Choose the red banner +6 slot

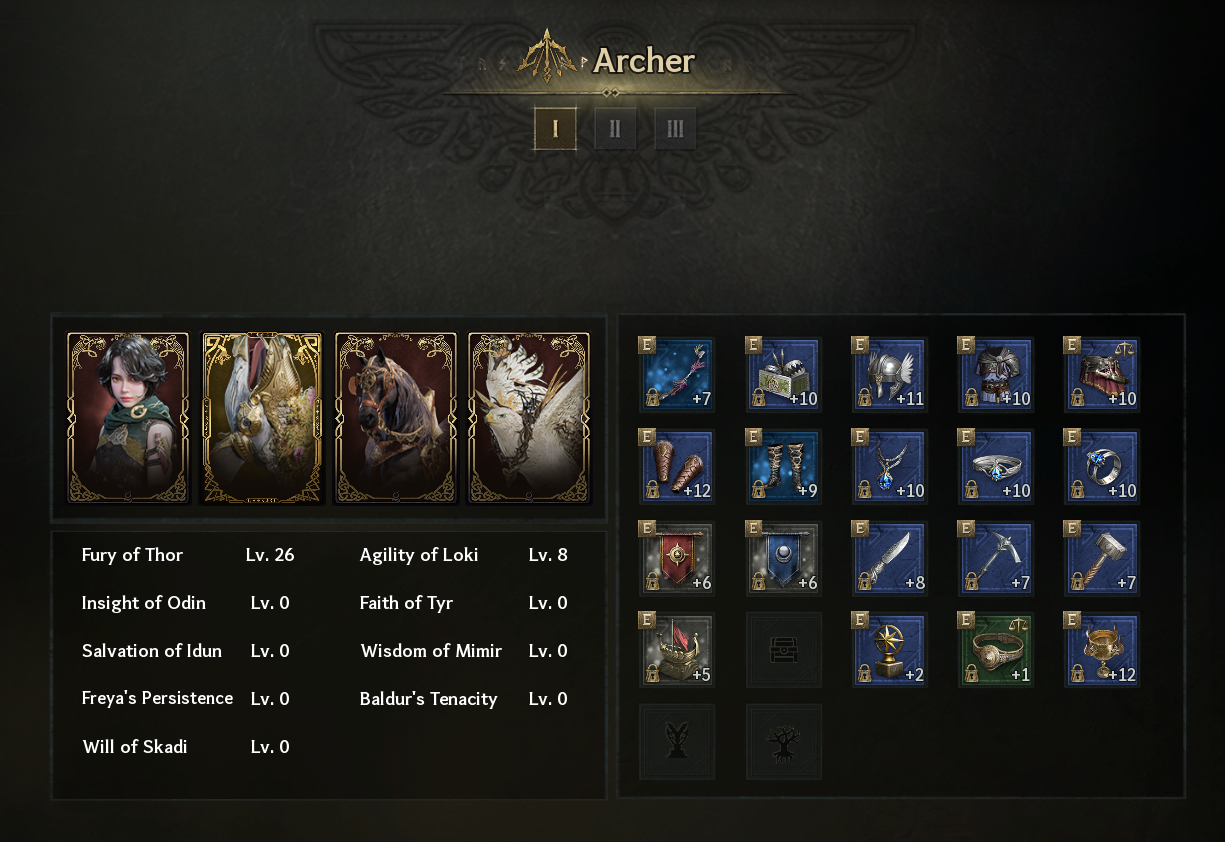tap(677, 559)
